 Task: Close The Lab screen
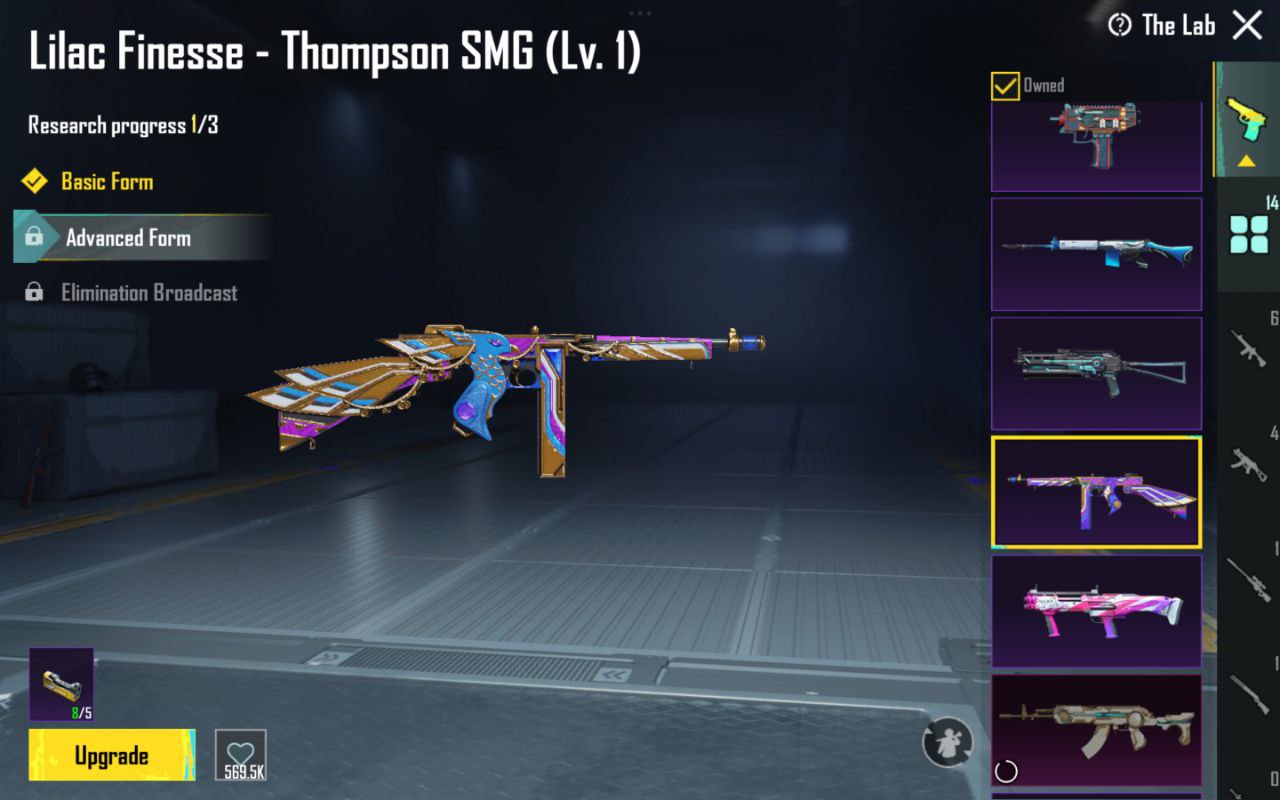[x=1247, y=25]
